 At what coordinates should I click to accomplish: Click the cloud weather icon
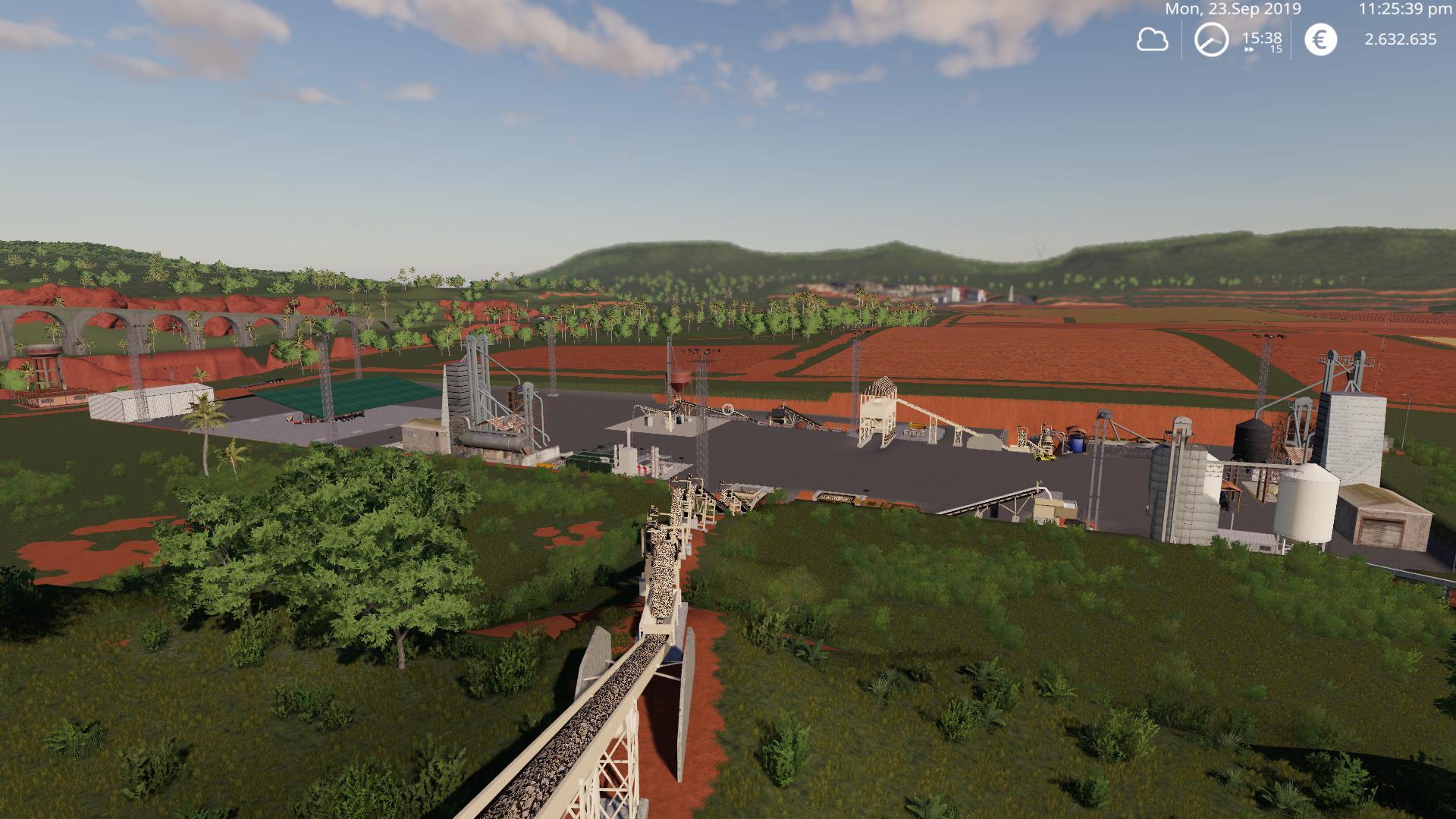coord(1152,39)
